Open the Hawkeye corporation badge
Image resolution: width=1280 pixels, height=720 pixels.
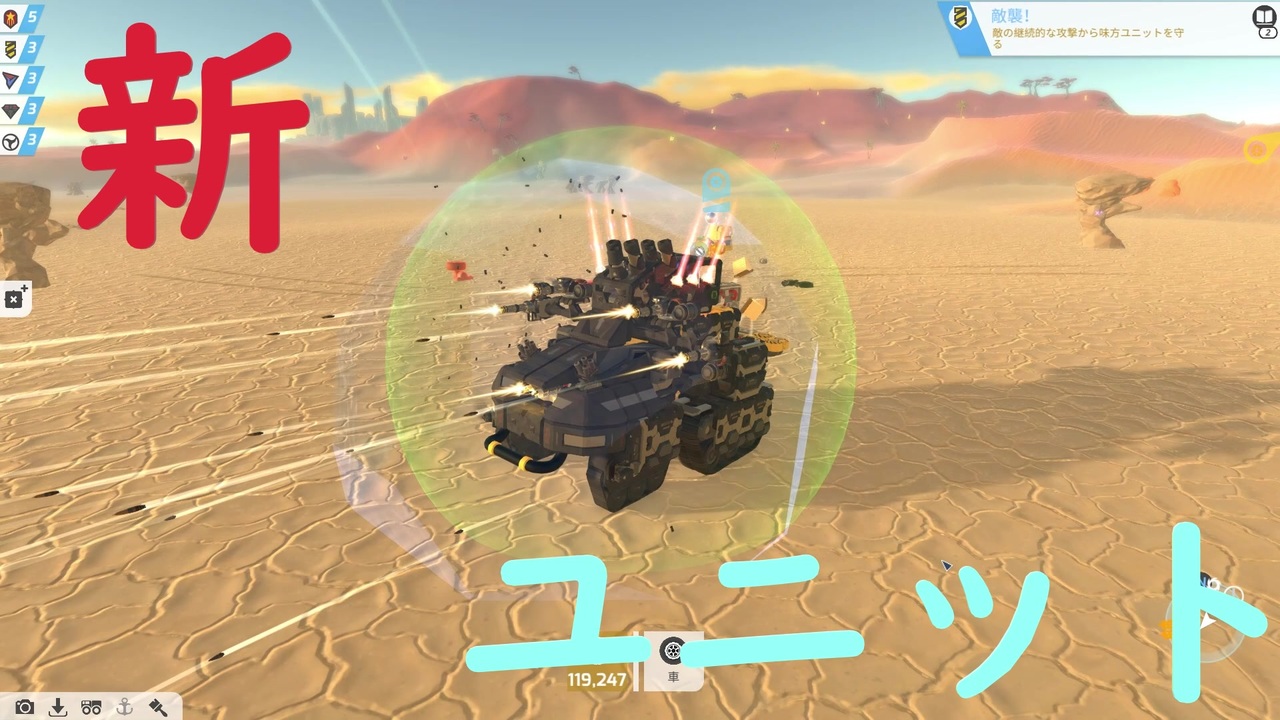click(9, 110)
